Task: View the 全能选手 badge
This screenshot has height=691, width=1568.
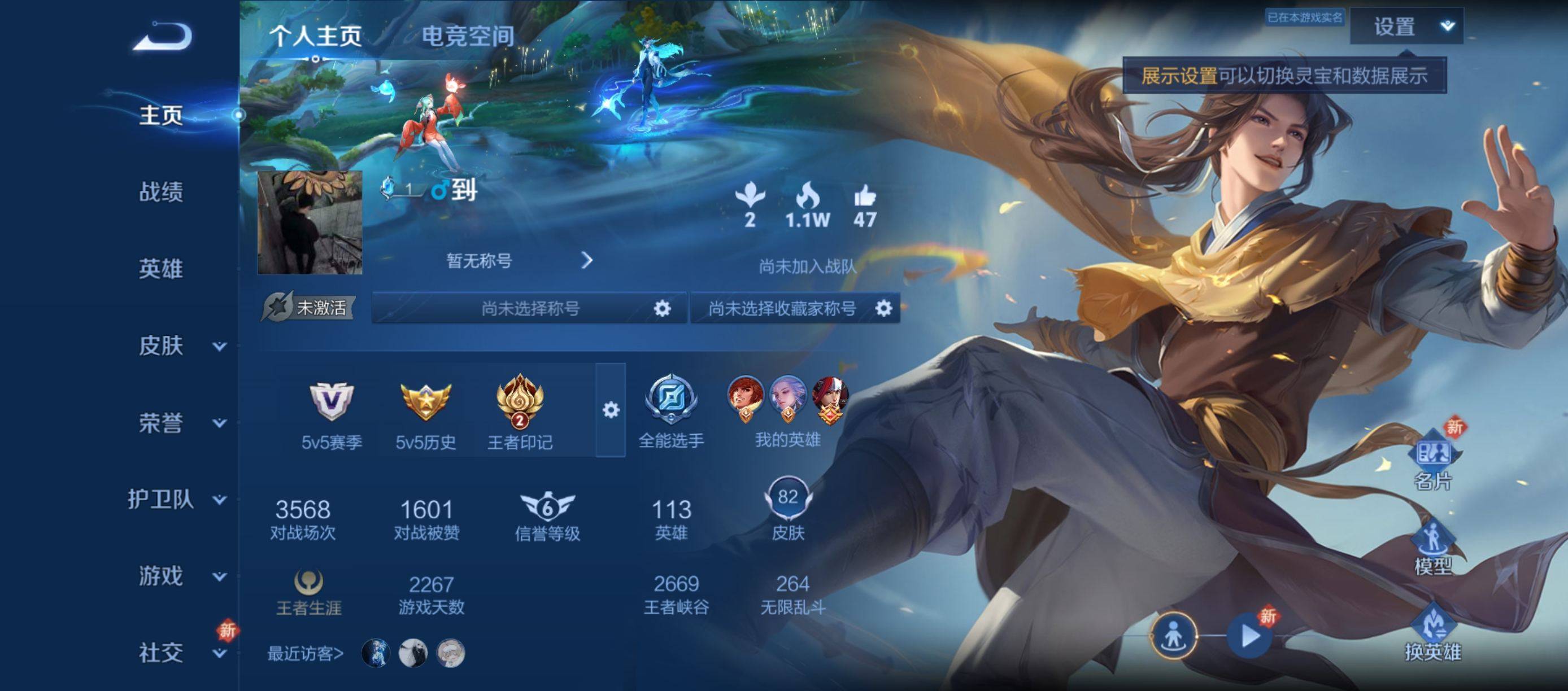Action: (671, 410)
